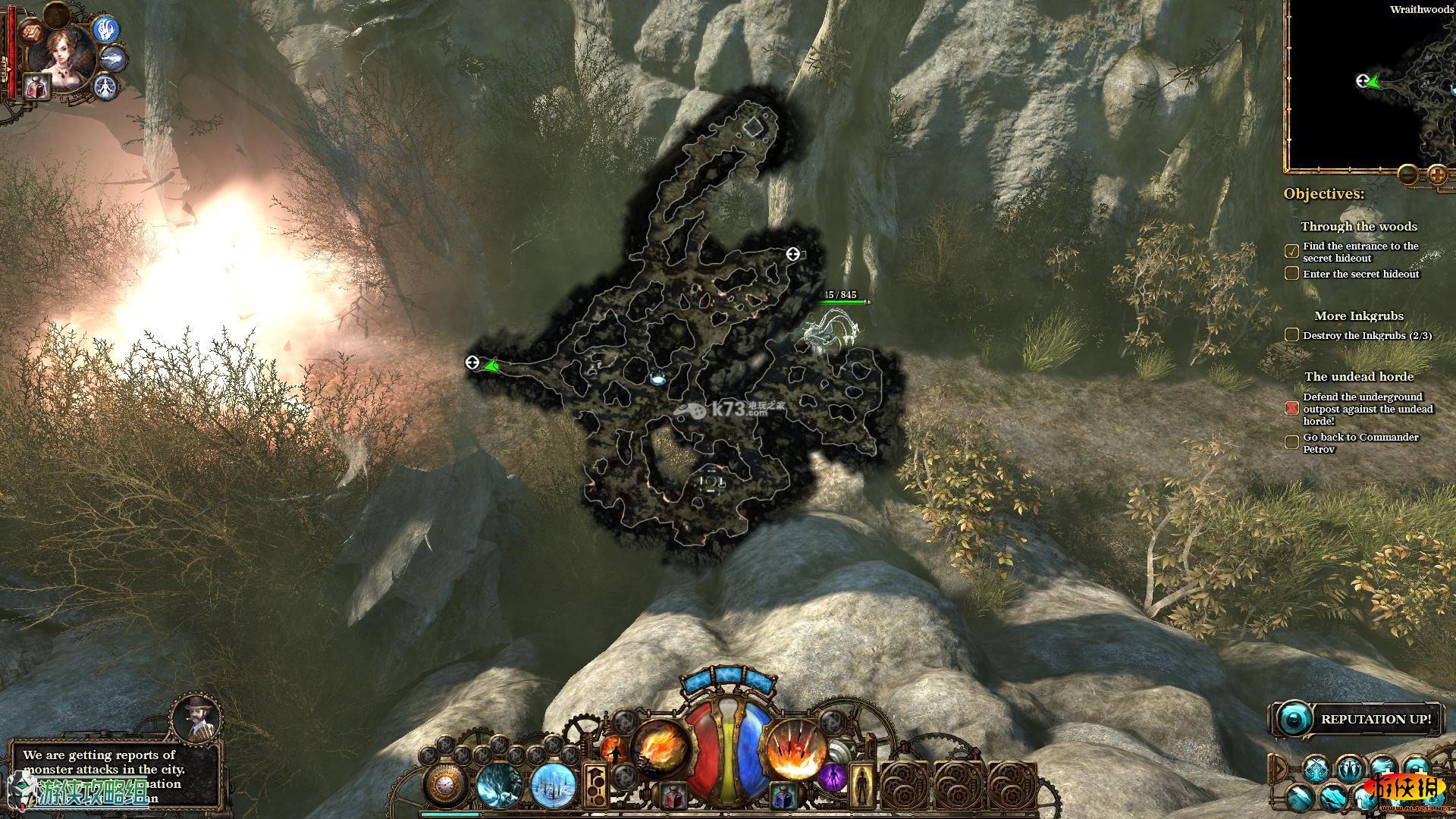Open the character silhouette panel button
The width and height of the screenshot is (1456, 819).
click(861, 786)
